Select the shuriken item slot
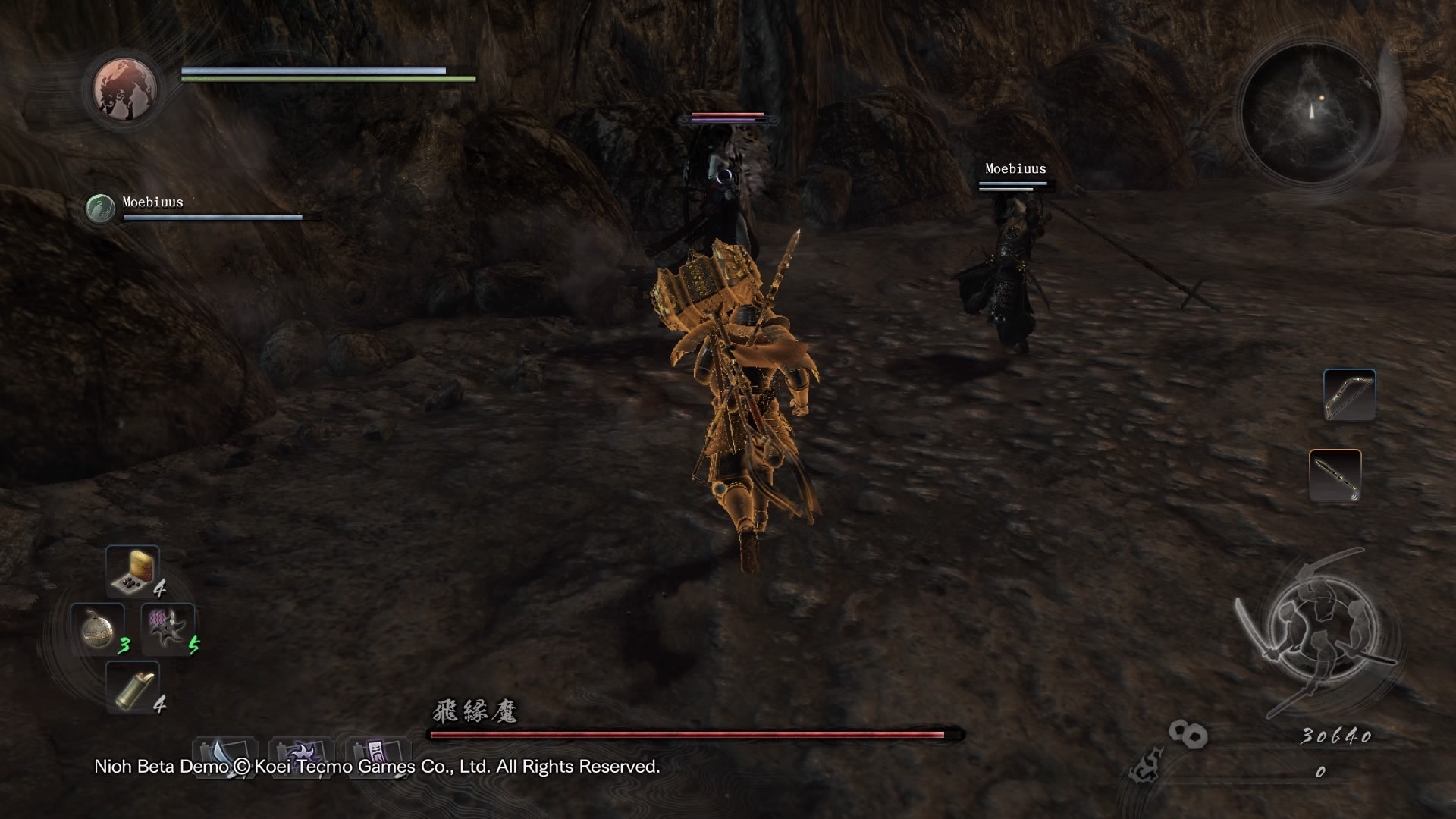Screen dimensions: 1456x819 pos(168,628)
